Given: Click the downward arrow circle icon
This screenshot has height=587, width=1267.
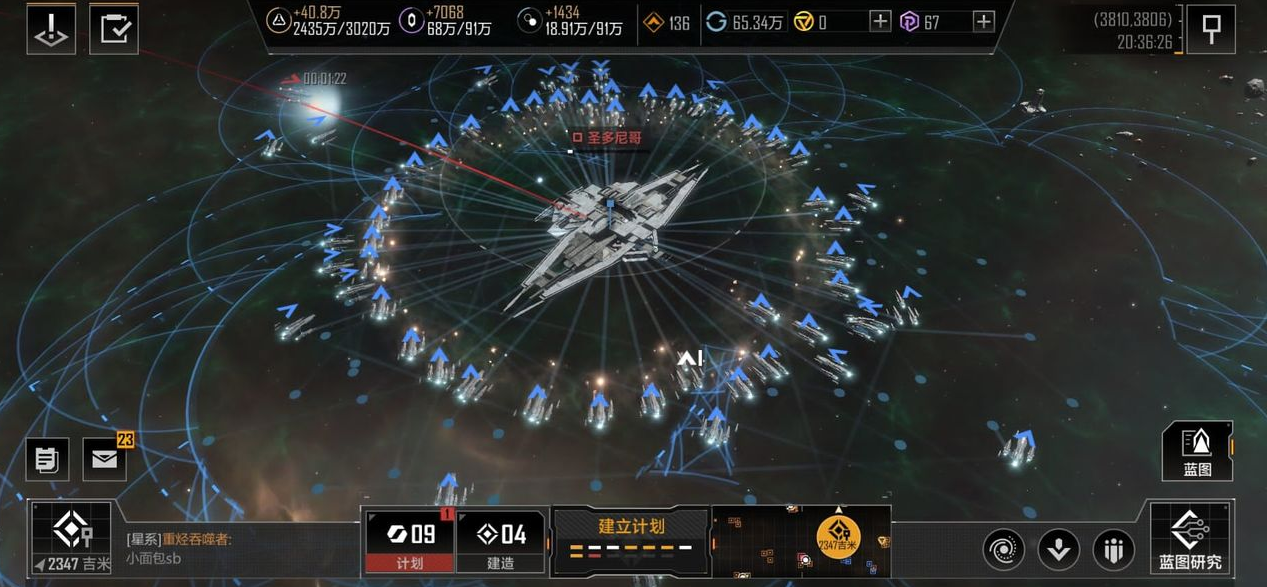Looking at the screenshot, I should (1058, 549).
